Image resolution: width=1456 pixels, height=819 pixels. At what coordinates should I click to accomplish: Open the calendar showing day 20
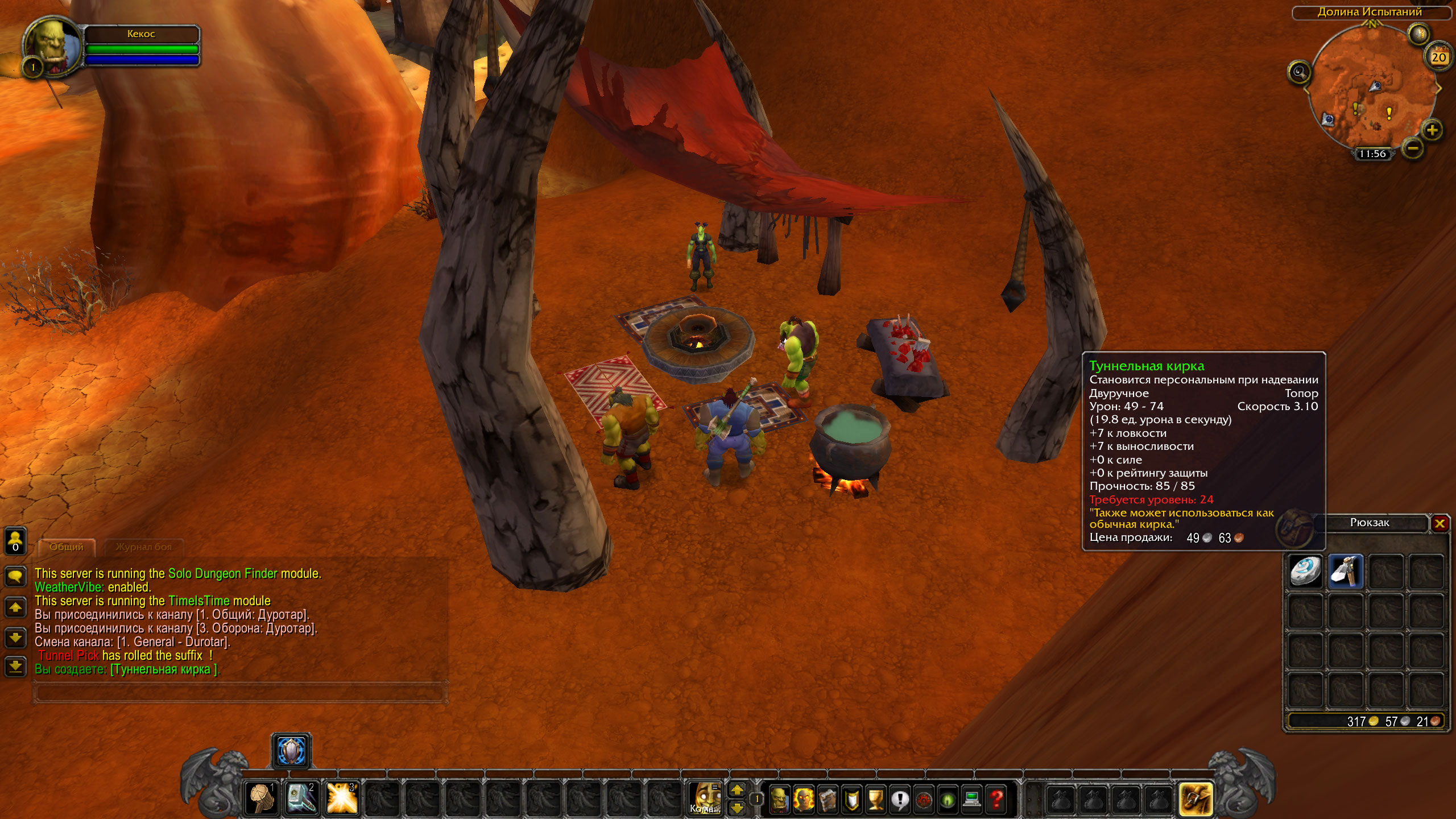coord(1438,56)
